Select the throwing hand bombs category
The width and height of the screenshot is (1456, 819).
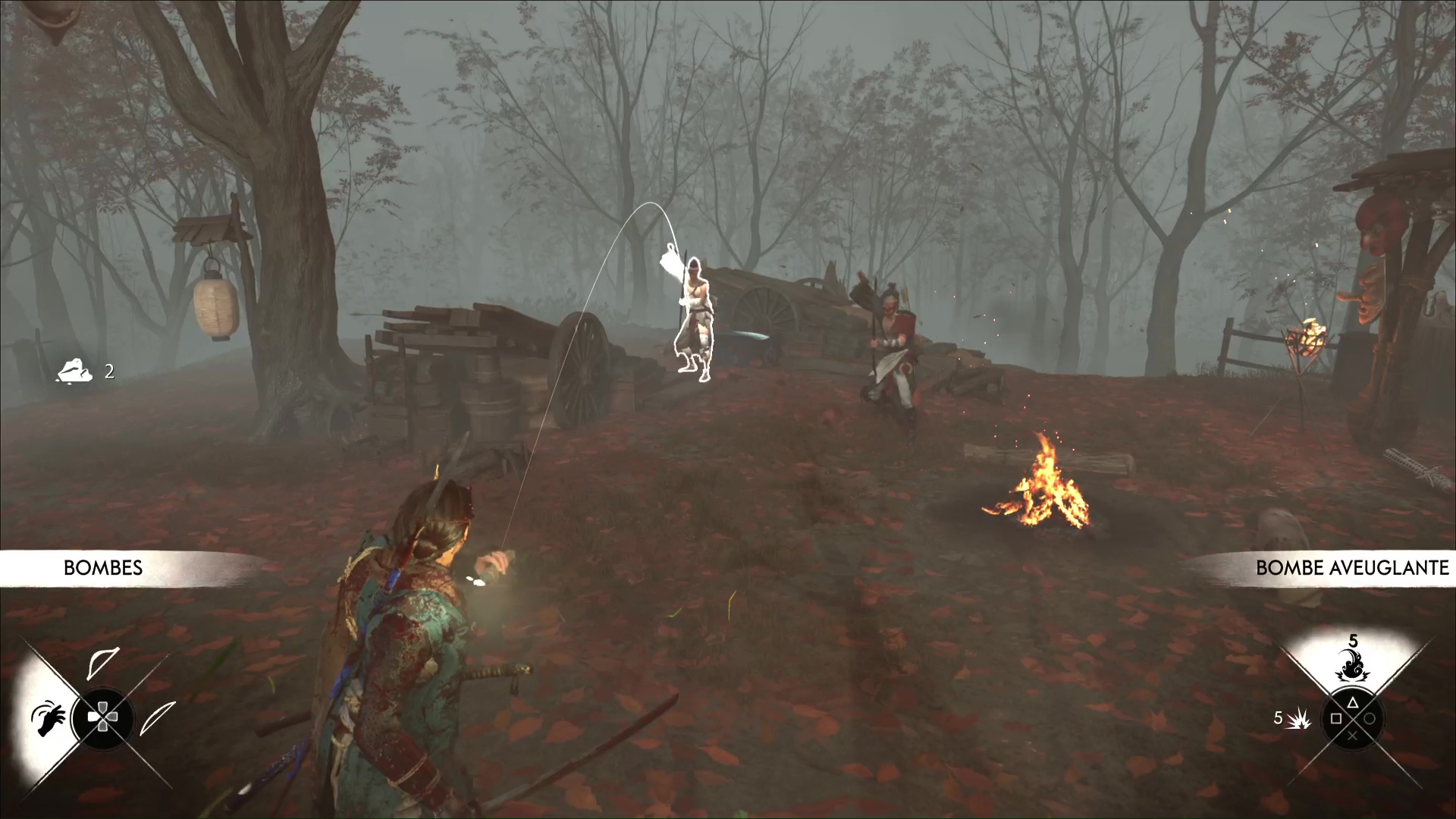[x=48, y=717]
